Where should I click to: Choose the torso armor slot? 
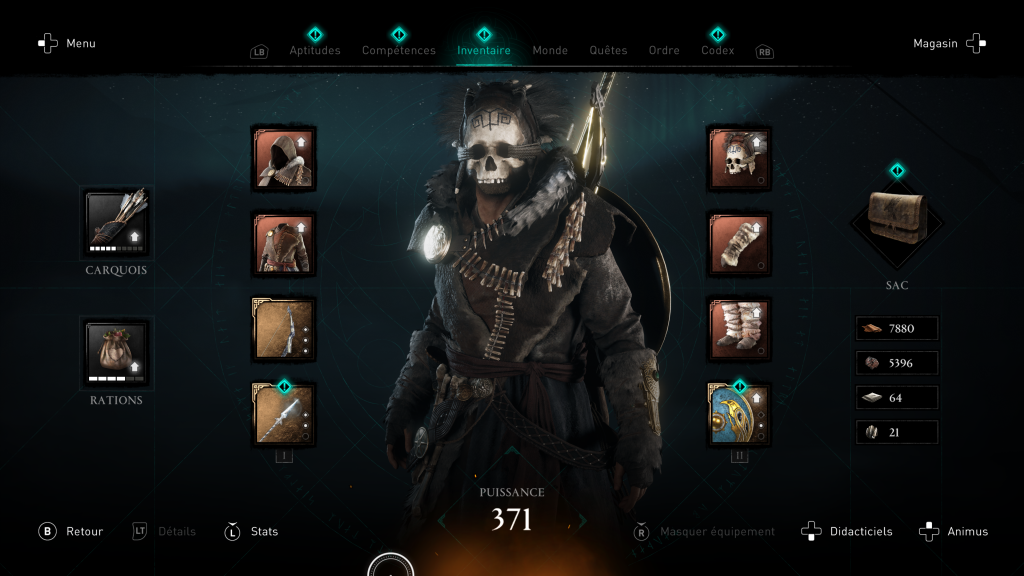pos(284,244)
